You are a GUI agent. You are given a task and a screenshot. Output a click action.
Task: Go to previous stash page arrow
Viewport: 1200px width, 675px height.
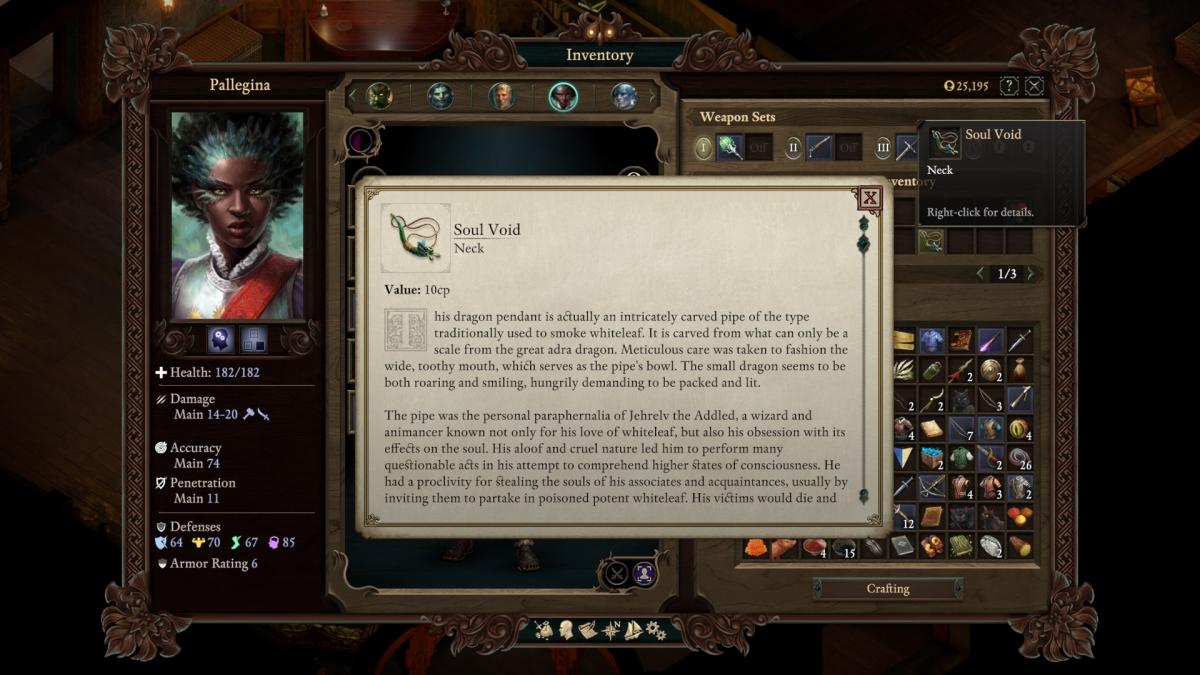pyautogui.click(x=981, y=274)
